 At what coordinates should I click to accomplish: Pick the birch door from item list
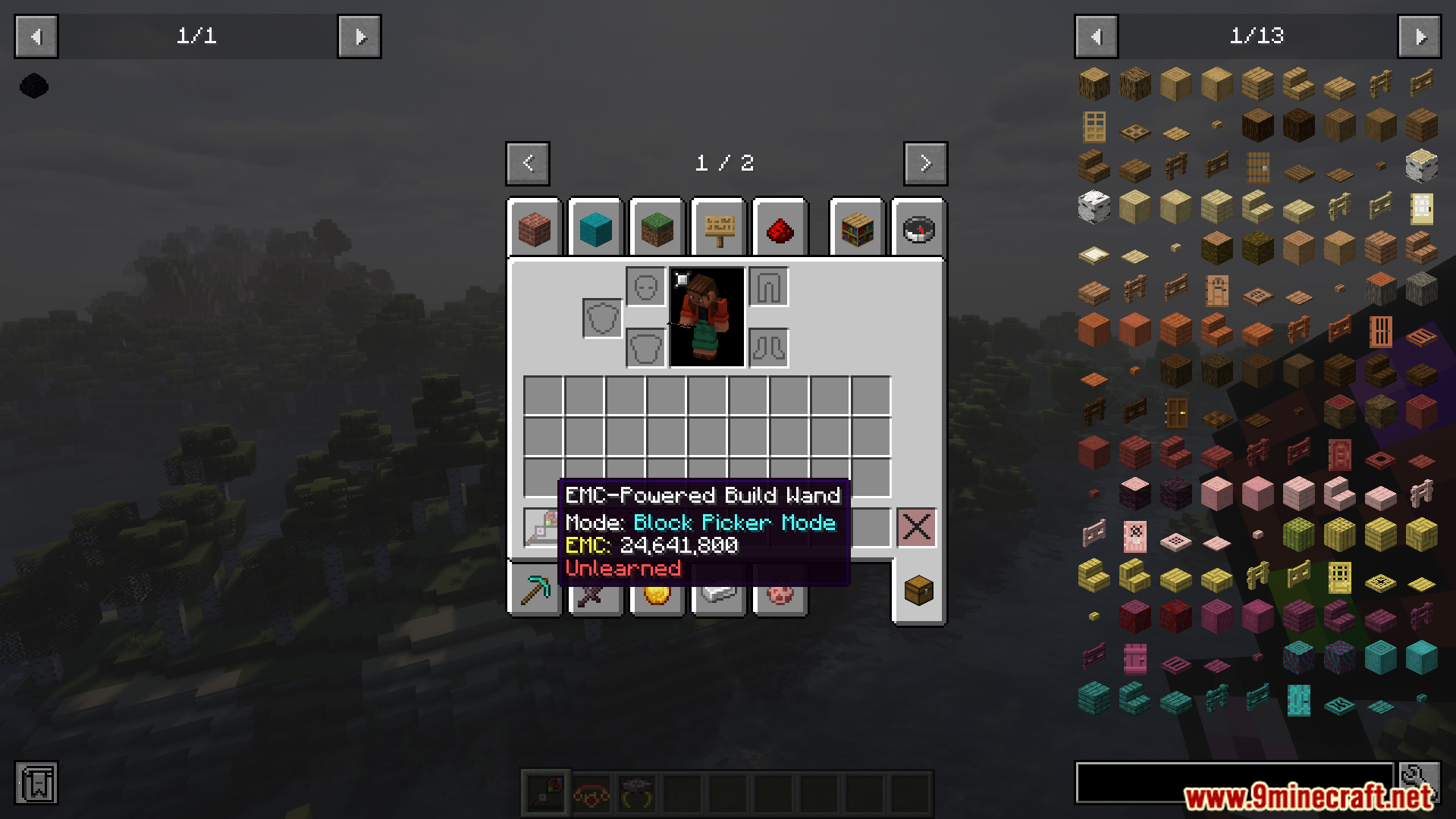tap(1421, 208)
